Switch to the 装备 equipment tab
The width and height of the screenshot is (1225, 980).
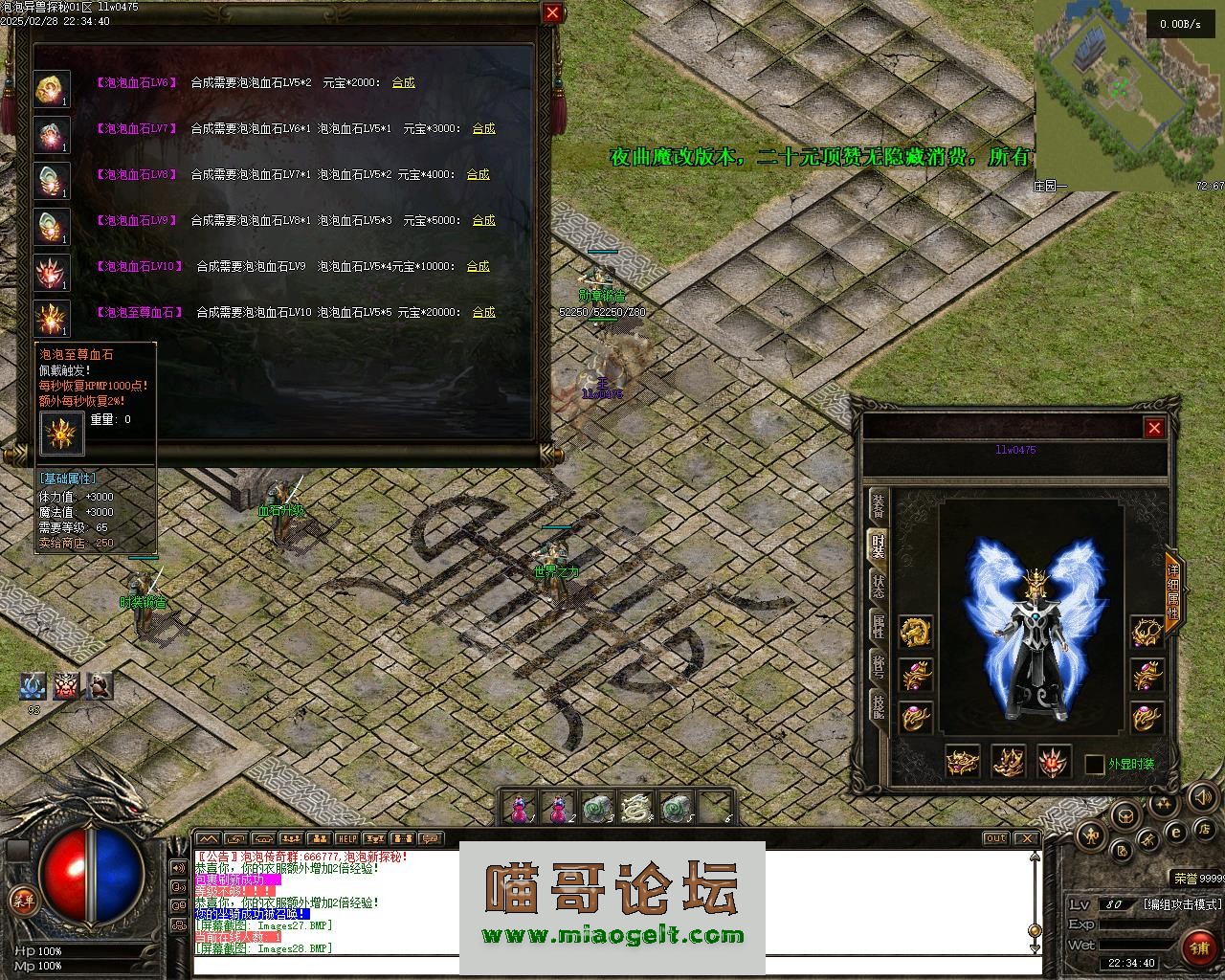(878, 506)
